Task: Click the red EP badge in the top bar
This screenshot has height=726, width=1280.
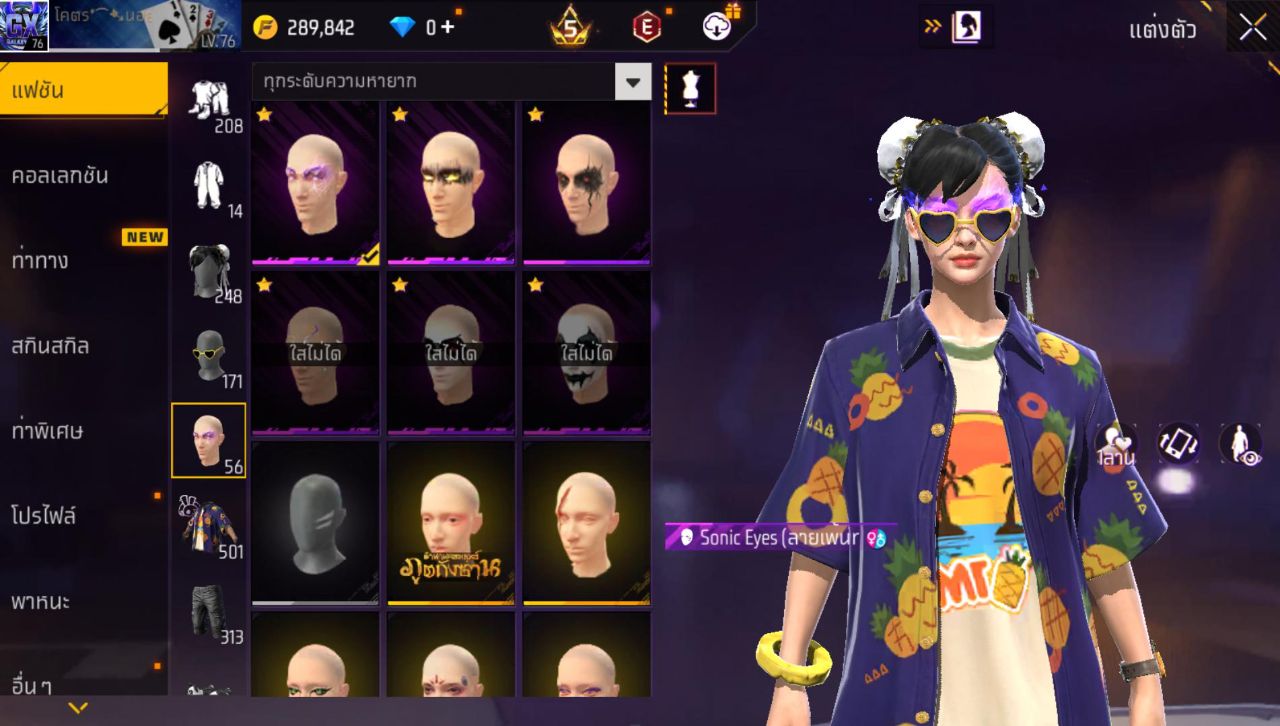Action: pyautogui.click(x=645, y=26)
